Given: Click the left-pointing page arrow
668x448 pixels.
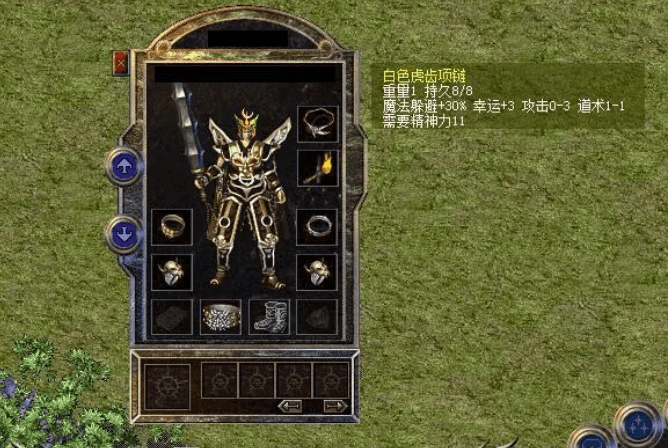Looking at the screenshot, I should (x=291, y=406).
